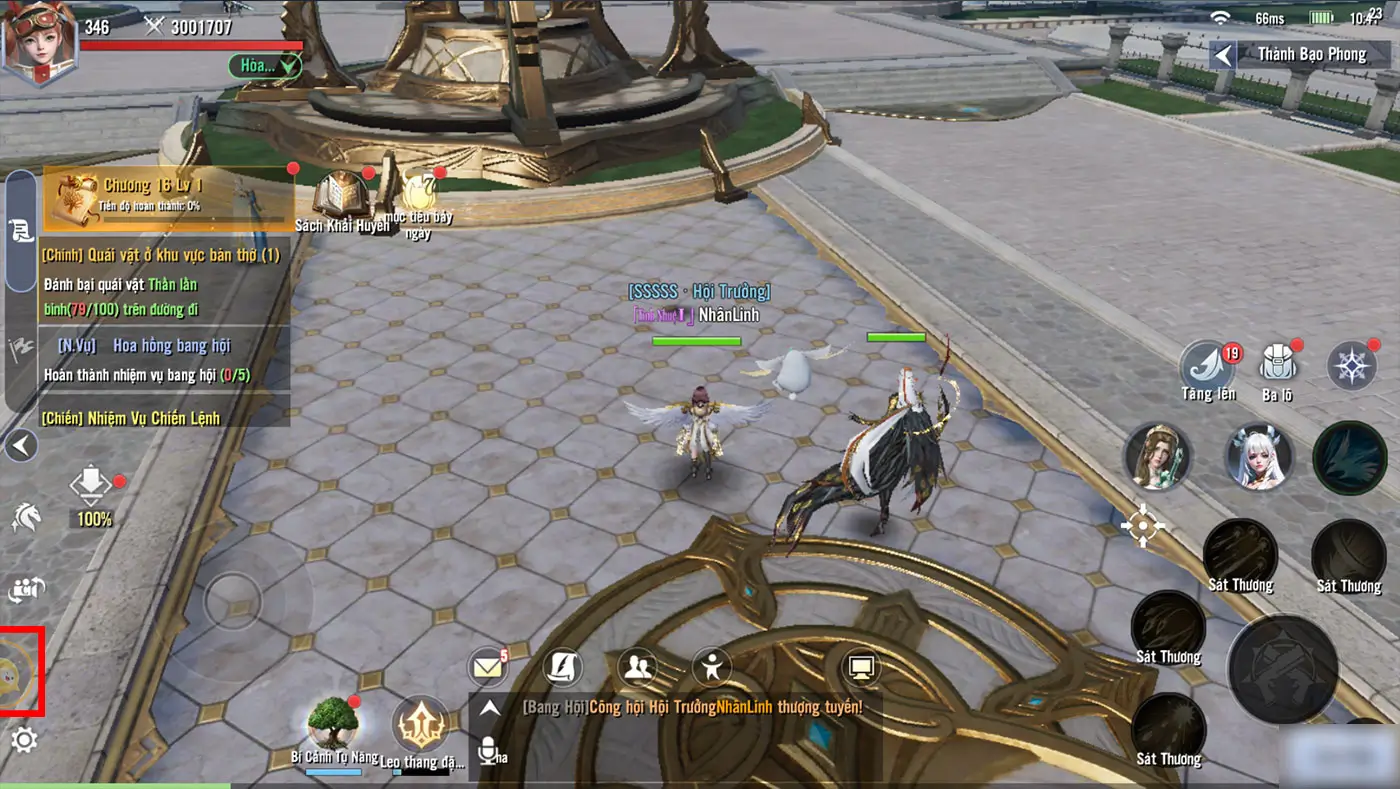
Task: Open the Sách Khải Huyền book
Action: click(x=342, y=193)
